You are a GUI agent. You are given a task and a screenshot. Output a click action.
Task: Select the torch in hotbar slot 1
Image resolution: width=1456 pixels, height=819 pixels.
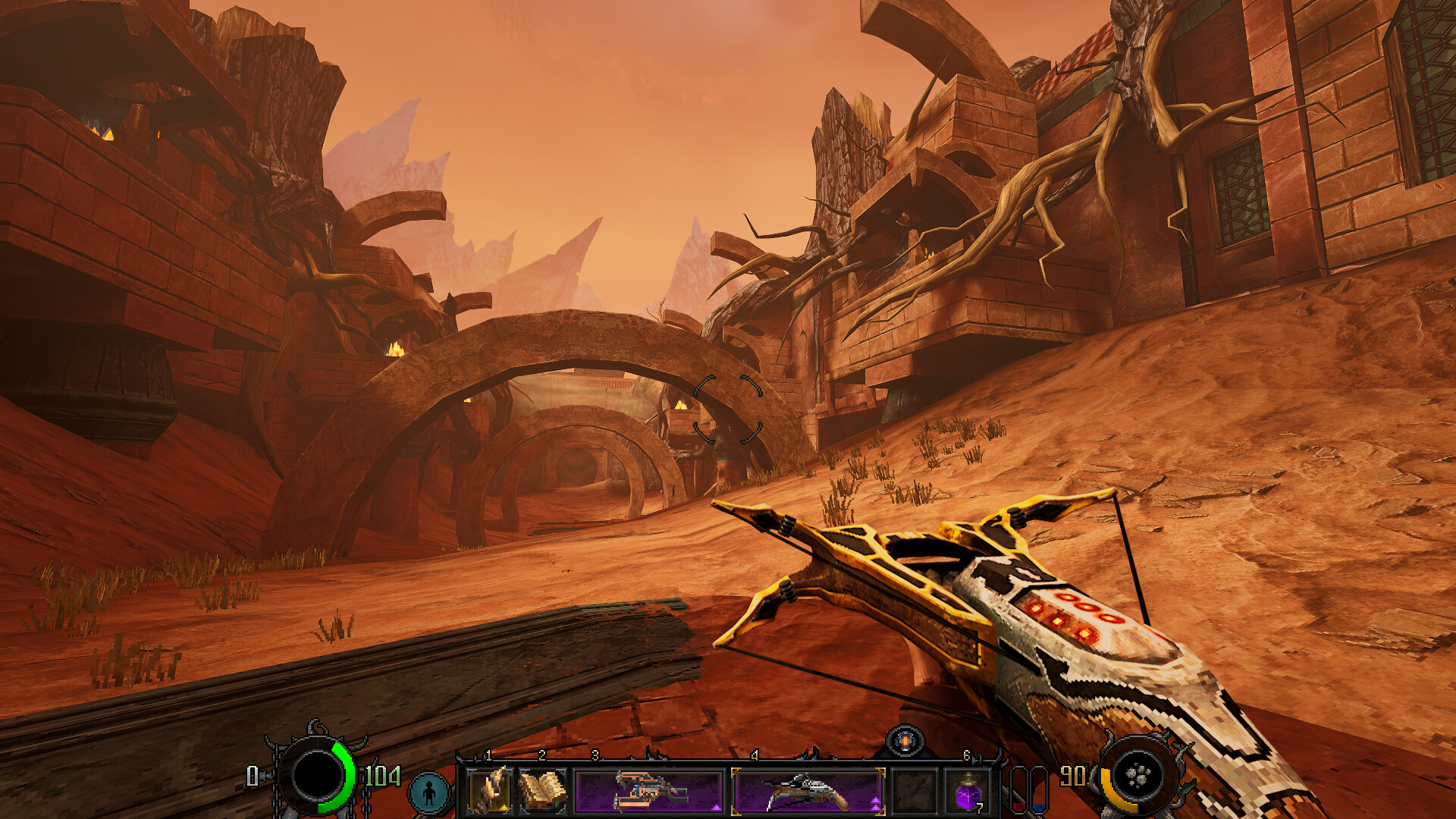[491, 789]
